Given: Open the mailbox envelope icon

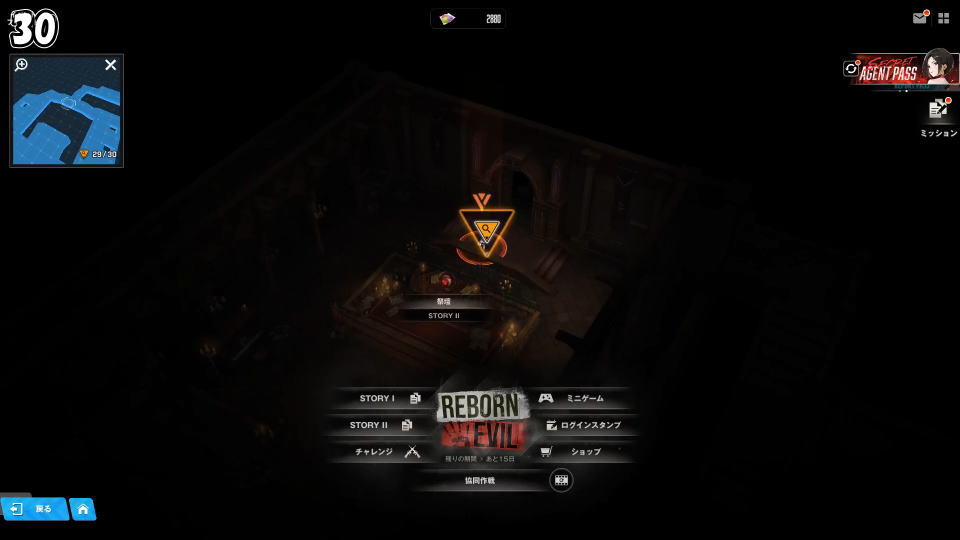Looking at the screenshot, I should tap(920, 18).
